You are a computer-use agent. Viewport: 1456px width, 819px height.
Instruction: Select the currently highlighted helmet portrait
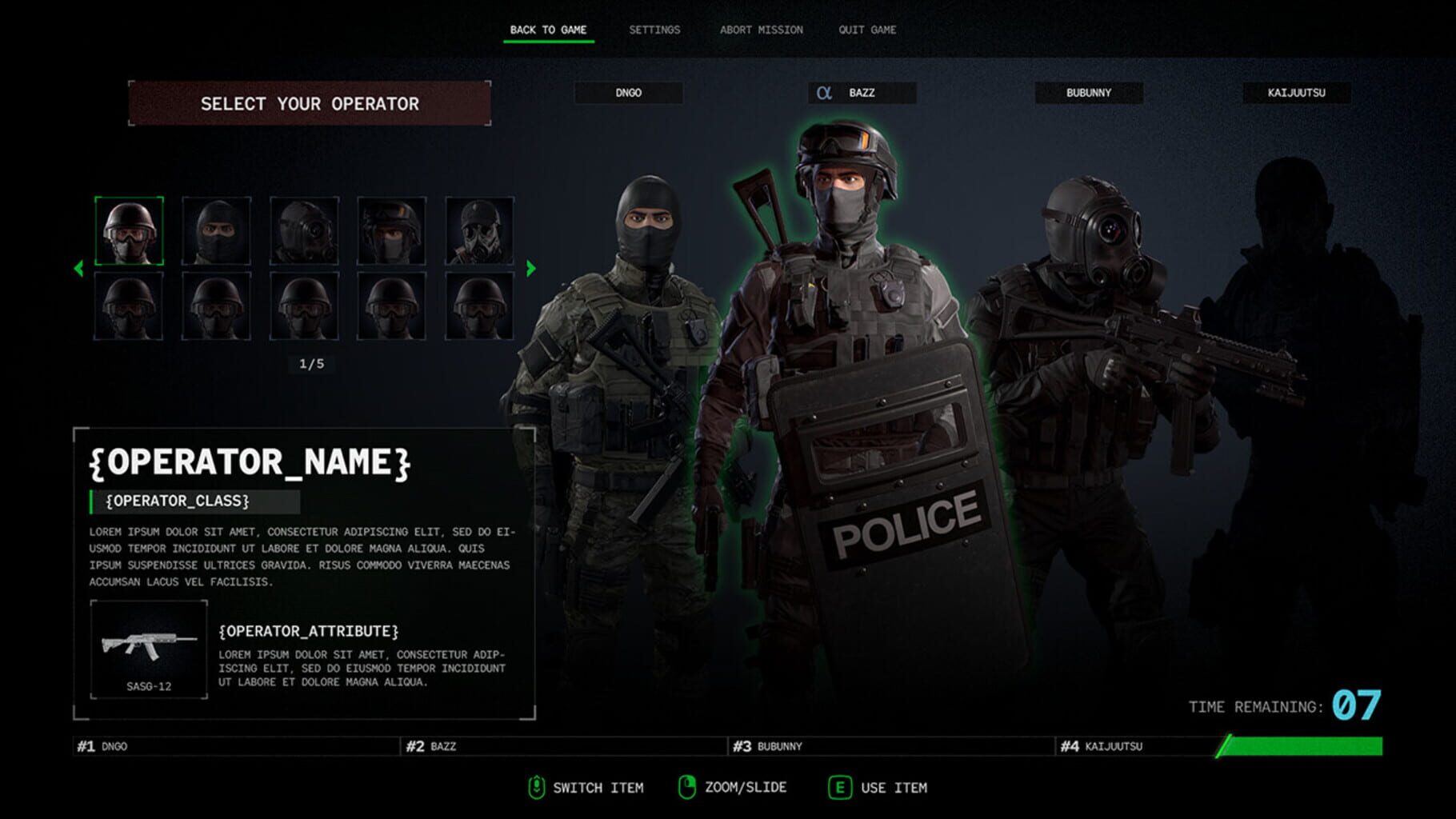[132, 232]
